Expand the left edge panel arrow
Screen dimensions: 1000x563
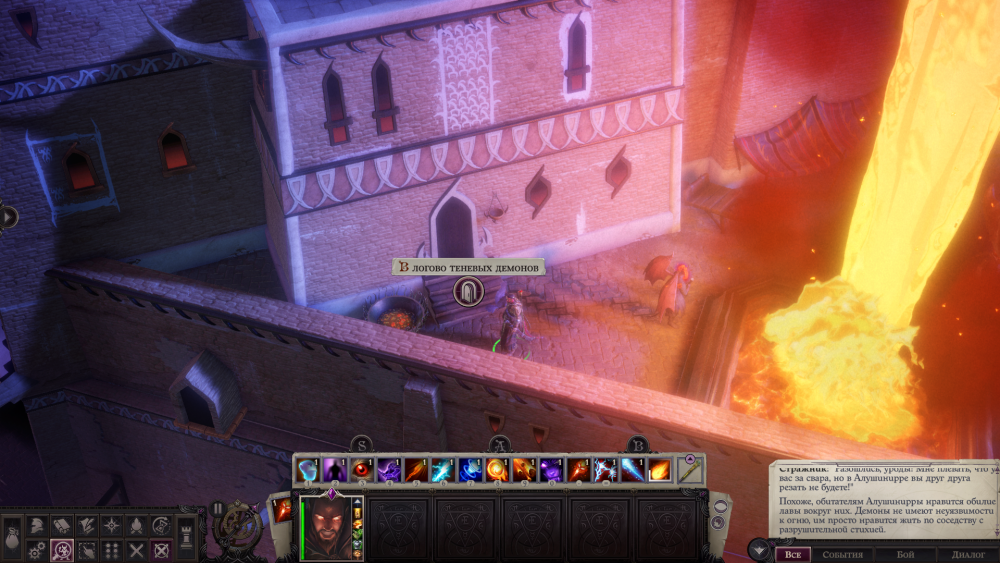click(8, 216)
